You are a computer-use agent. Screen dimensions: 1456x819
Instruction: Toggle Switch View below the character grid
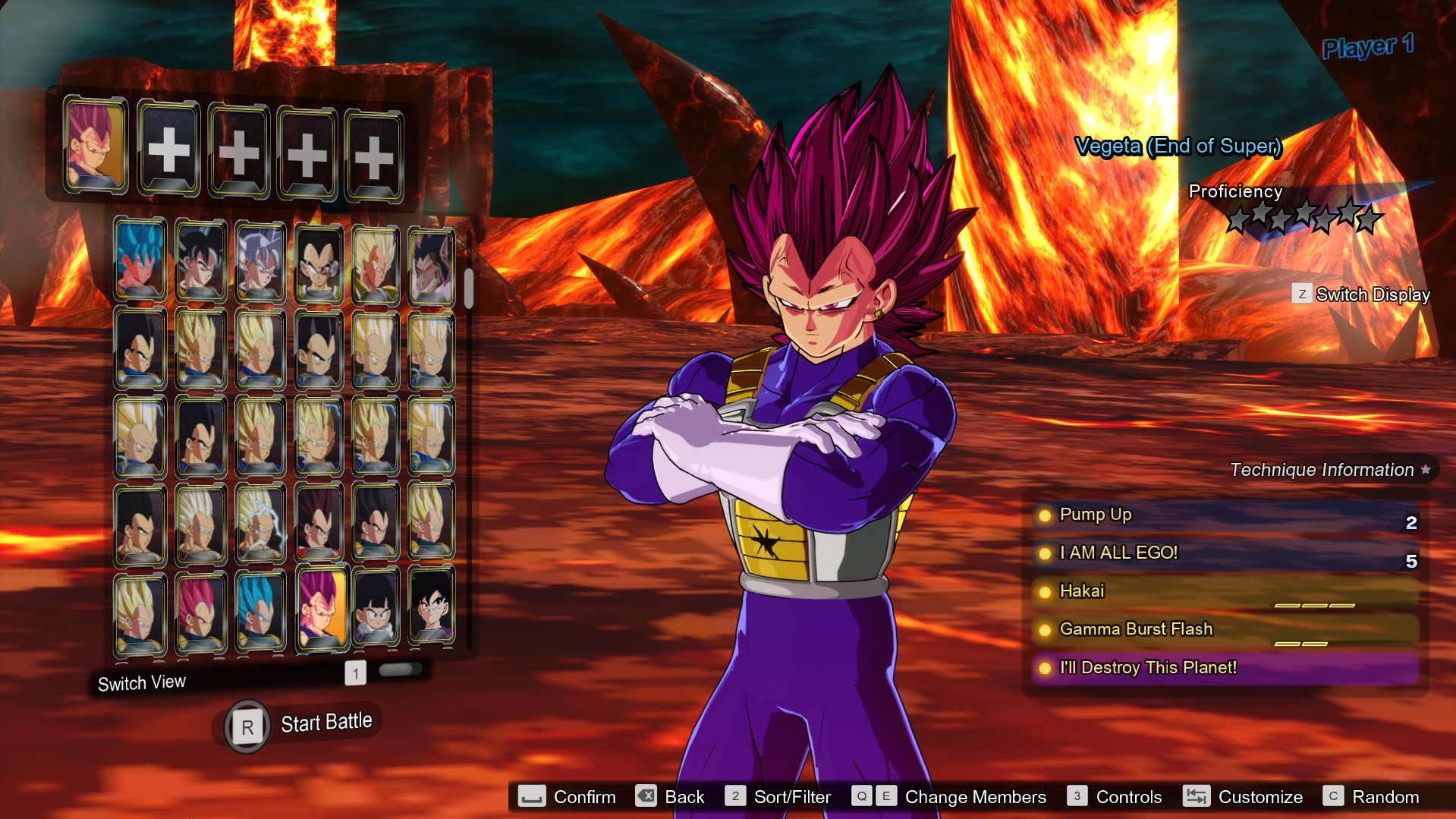click(x=141, y=682)
